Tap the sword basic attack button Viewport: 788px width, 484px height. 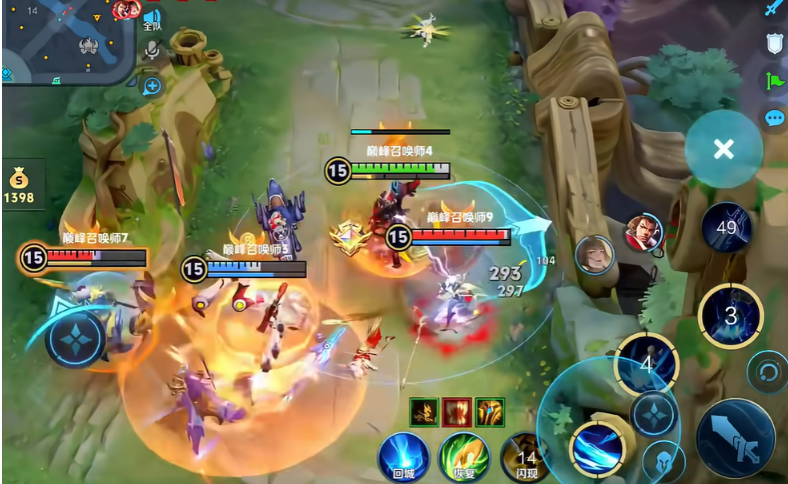point(735,438)
